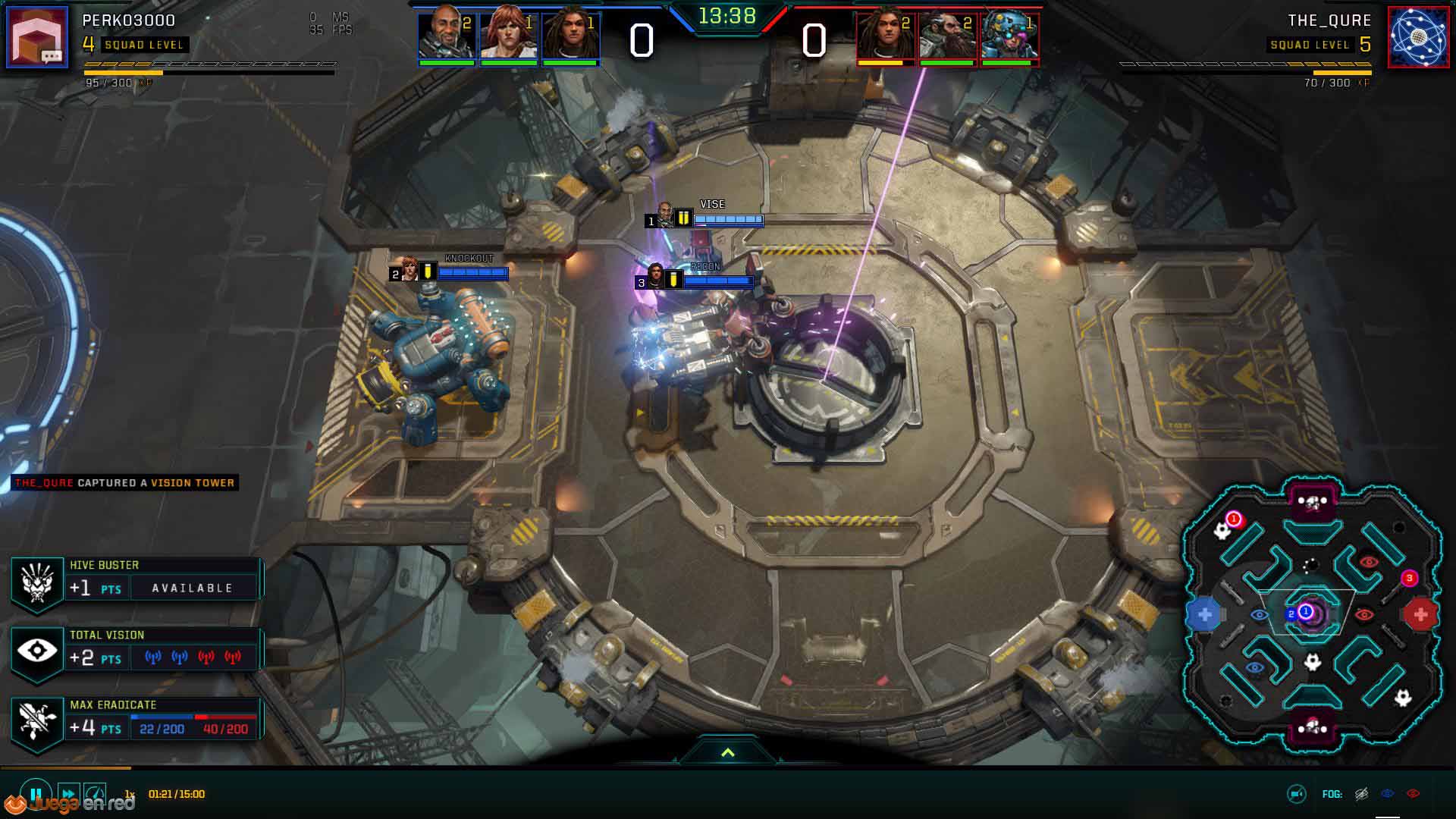The image size is (1456, 819).
Task: Expand the bottom panel with the up arrow
Action: pos(728,752)
